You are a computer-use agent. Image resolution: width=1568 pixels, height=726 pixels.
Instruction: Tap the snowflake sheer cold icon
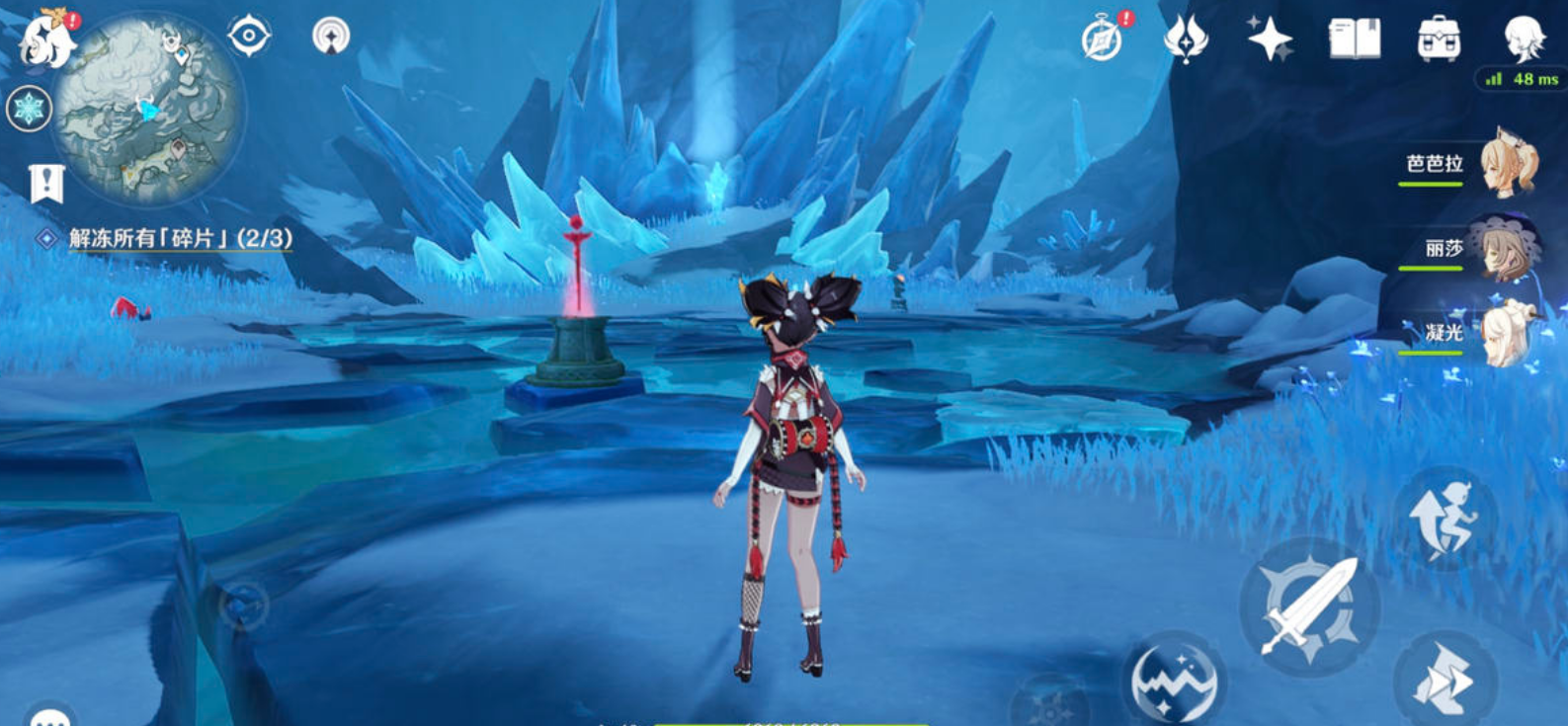pos(29,109)
